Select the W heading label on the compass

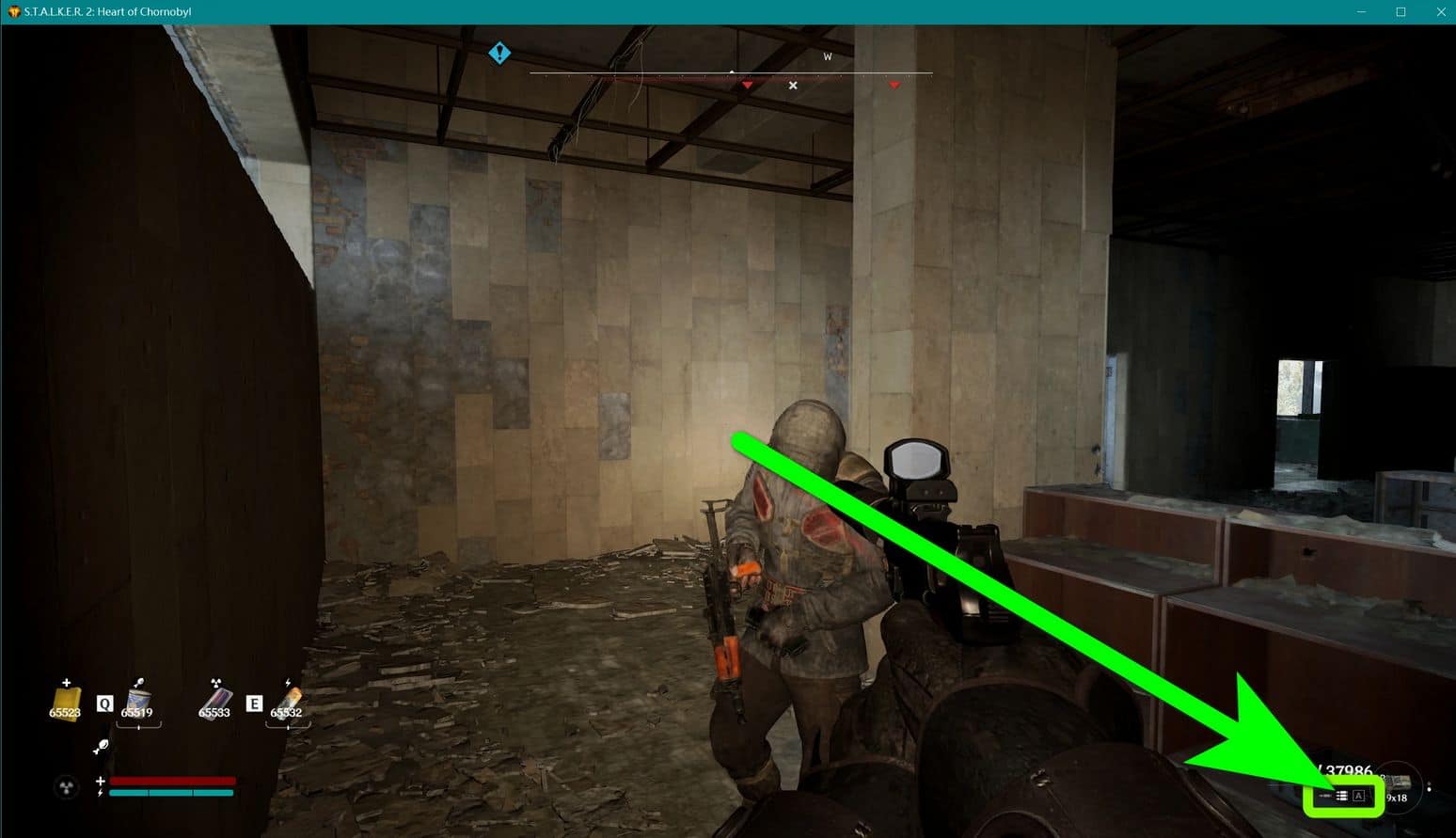(827, 56)
